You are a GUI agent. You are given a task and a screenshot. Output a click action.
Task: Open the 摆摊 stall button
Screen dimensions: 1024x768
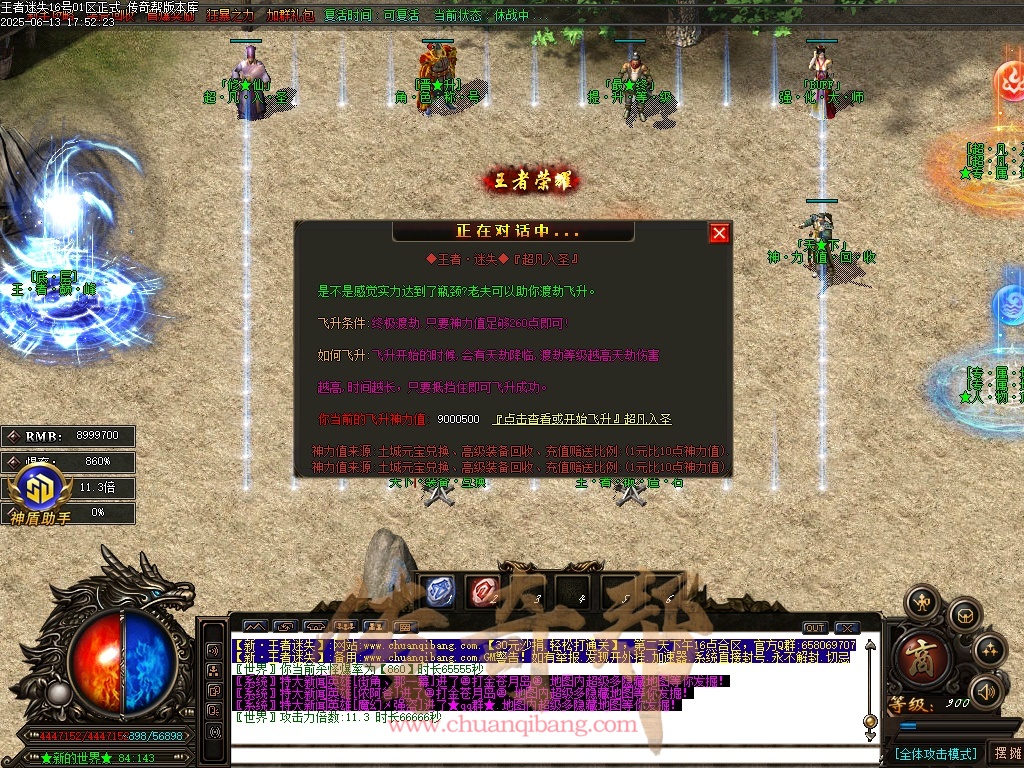pyautogui.click(x=1004, y=753)
